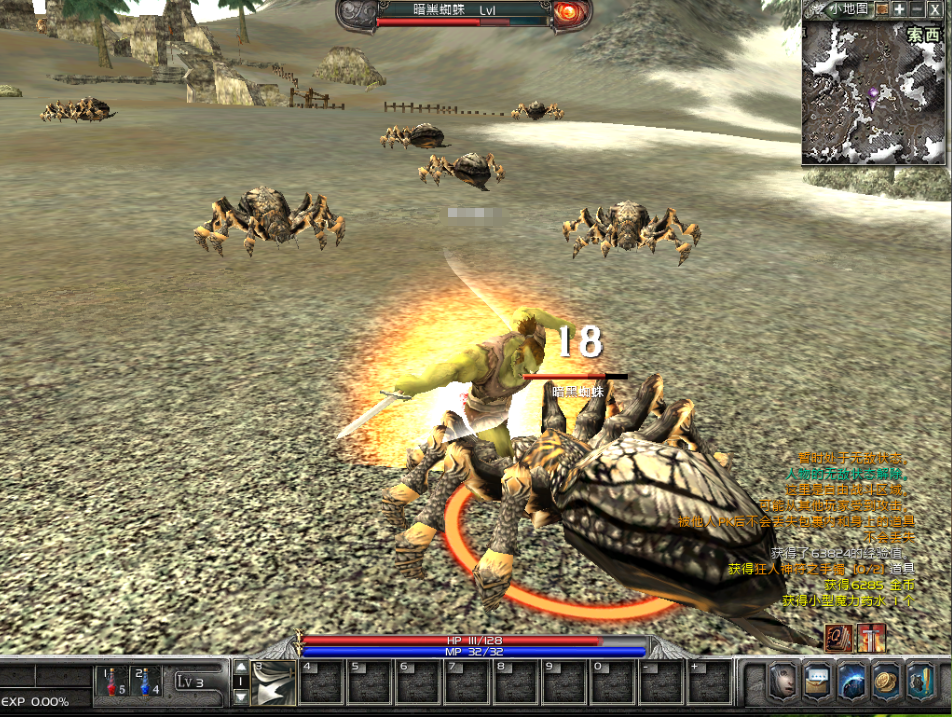Click the flaming sword icon above the menu bar
Viewport: 952px width, 717px height.
point(871,638)
